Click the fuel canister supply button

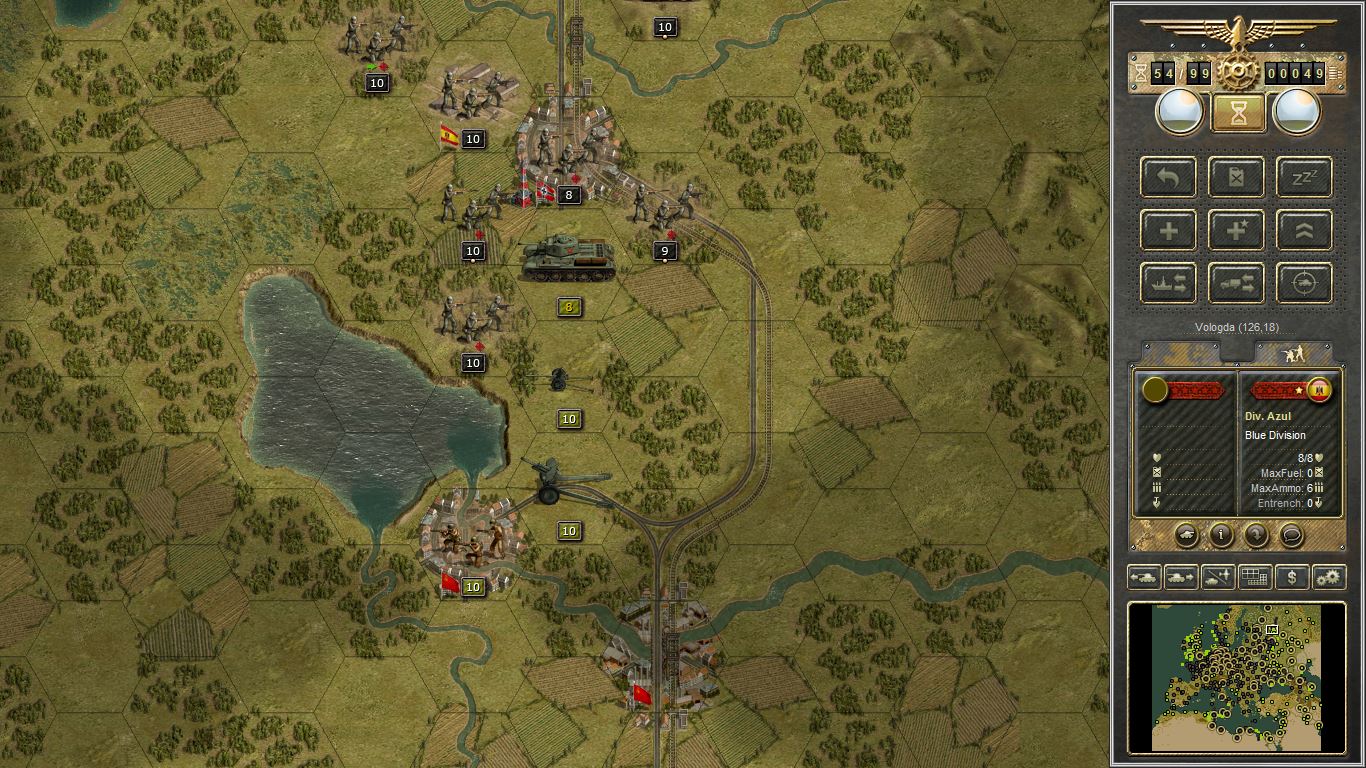click(1237, 177)
